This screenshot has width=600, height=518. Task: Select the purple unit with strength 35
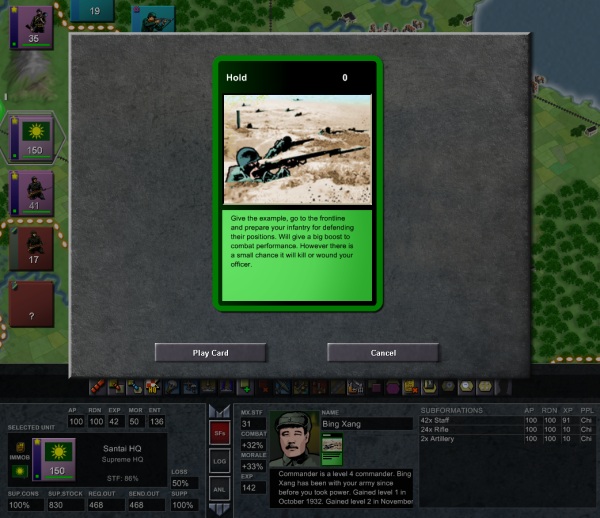coord(31,24)
